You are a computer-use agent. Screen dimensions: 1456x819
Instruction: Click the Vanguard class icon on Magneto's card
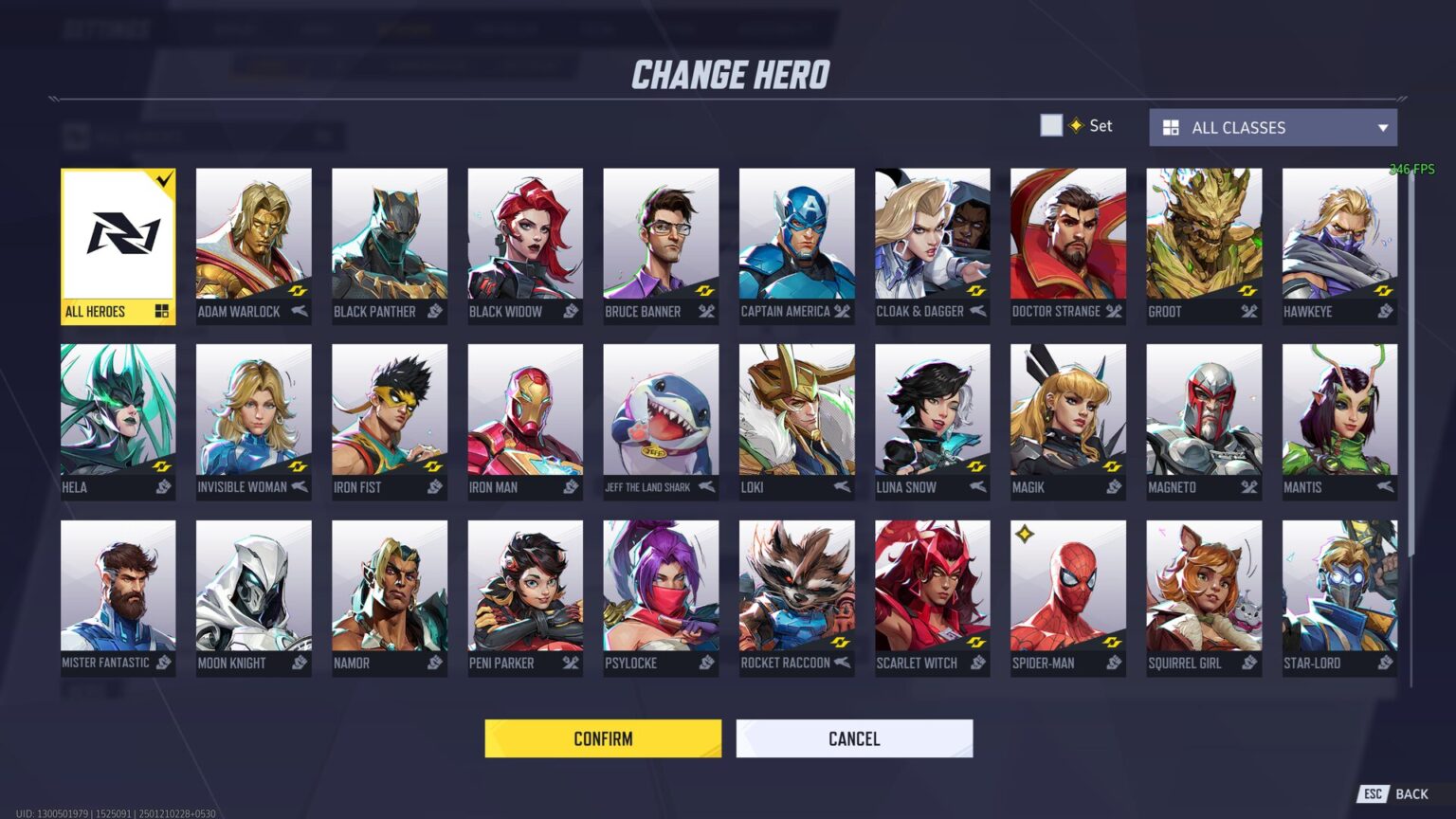[1247, 487]
